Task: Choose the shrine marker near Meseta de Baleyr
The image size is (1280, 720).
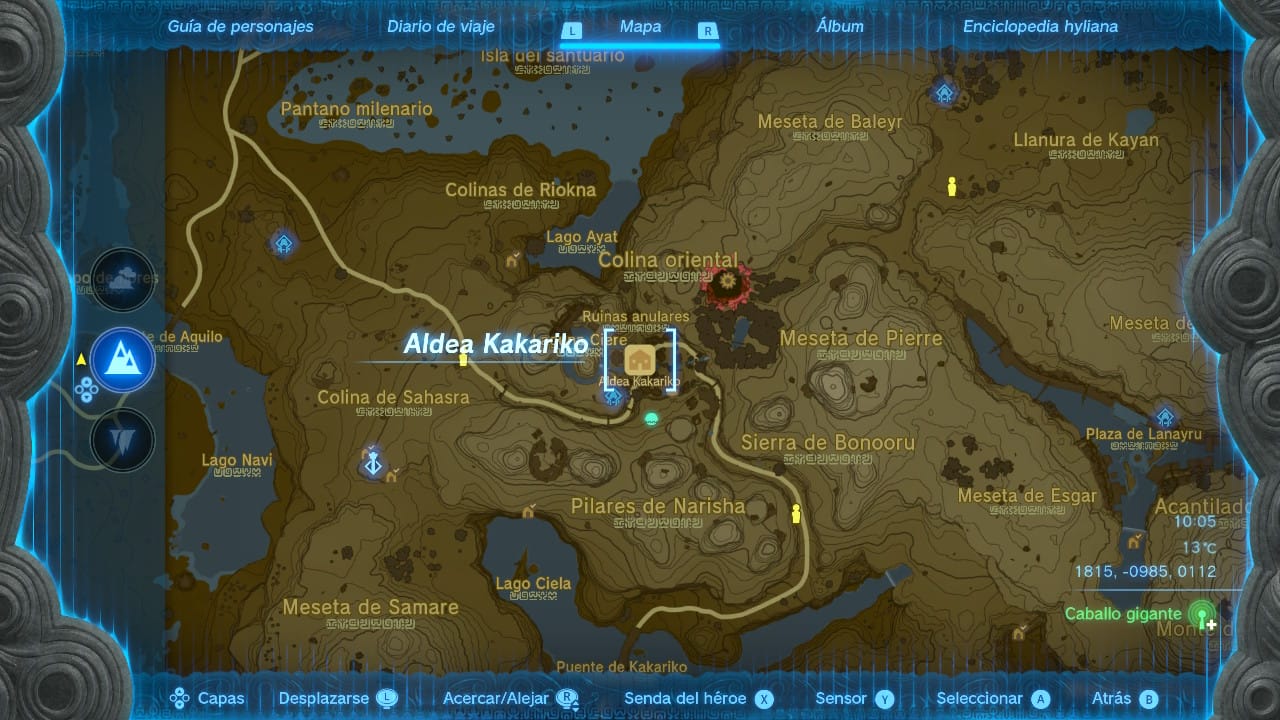Action: (x=944, y=93)
